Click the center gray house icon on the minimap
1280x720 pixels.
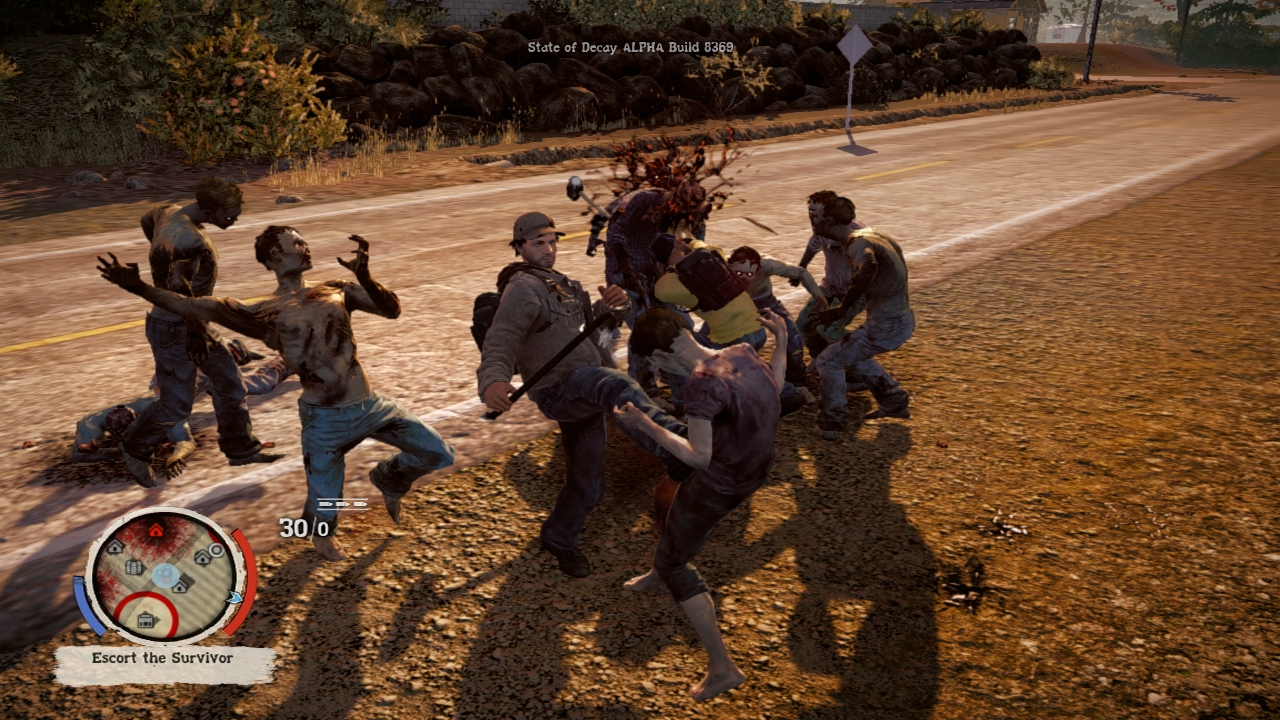[x=180, y=586]
